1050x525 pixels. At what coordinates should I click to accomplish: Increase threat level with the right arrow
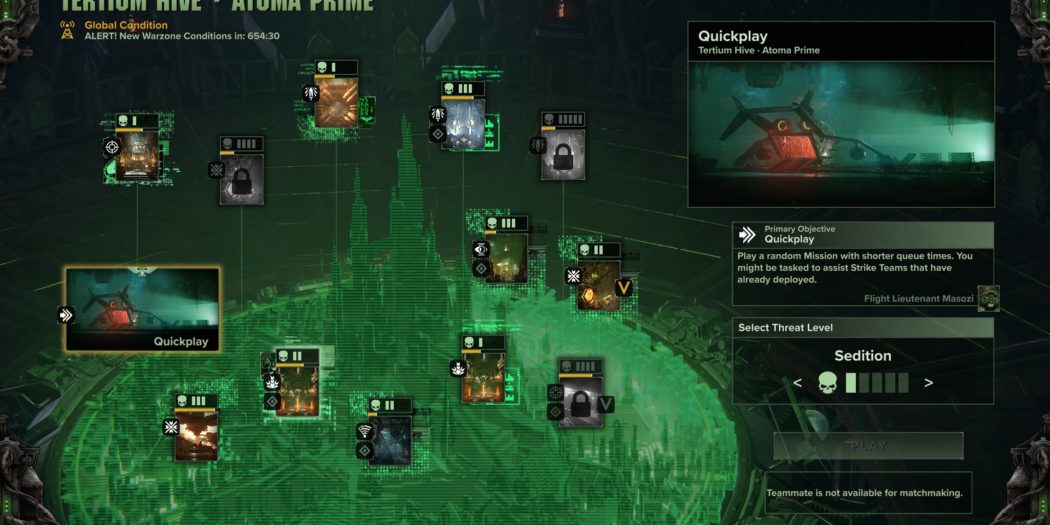[928, 382]
